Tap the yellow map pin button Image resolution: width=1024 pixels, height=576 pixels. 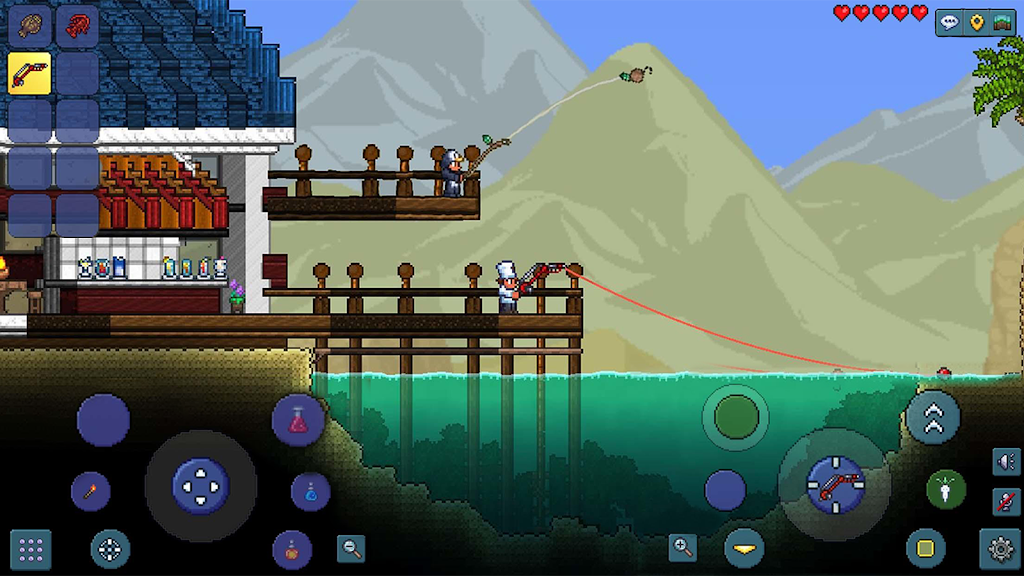tap(976, 23)
